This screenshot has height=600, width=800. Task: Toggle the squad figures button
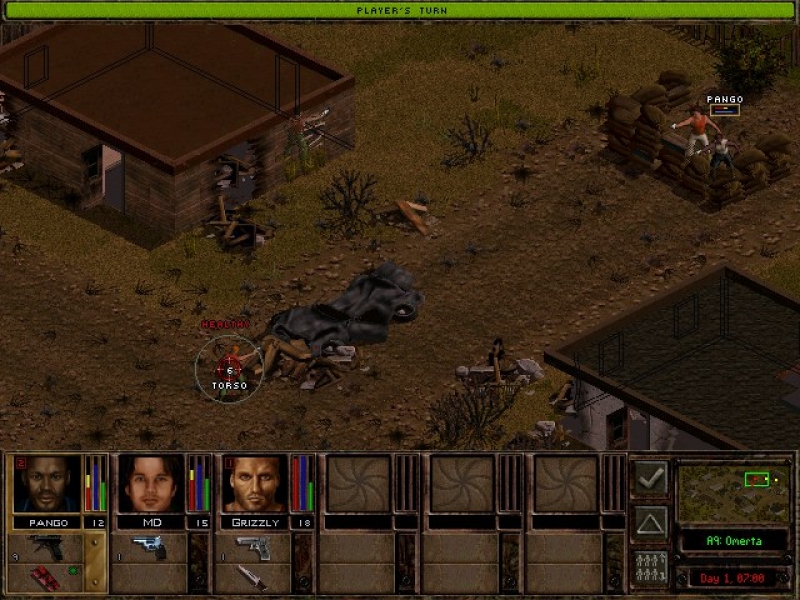coord(651,568)
